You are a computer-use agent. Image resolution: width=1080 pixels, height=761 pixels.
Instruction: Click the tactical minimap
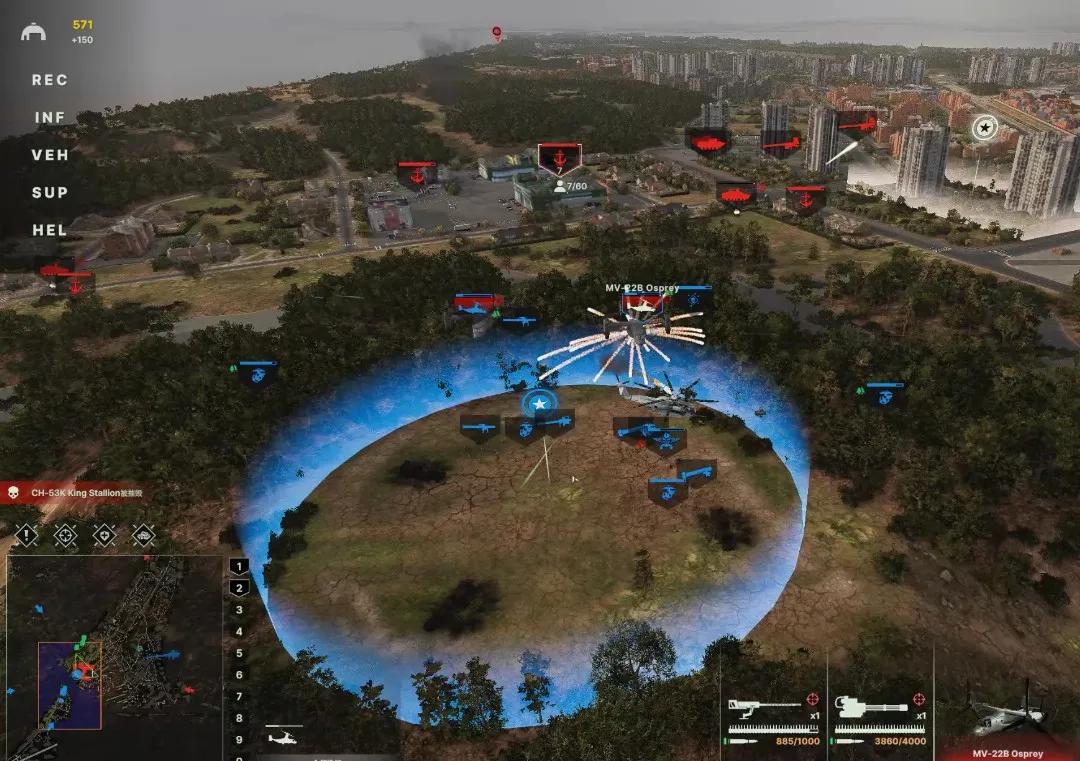point(112,655)
